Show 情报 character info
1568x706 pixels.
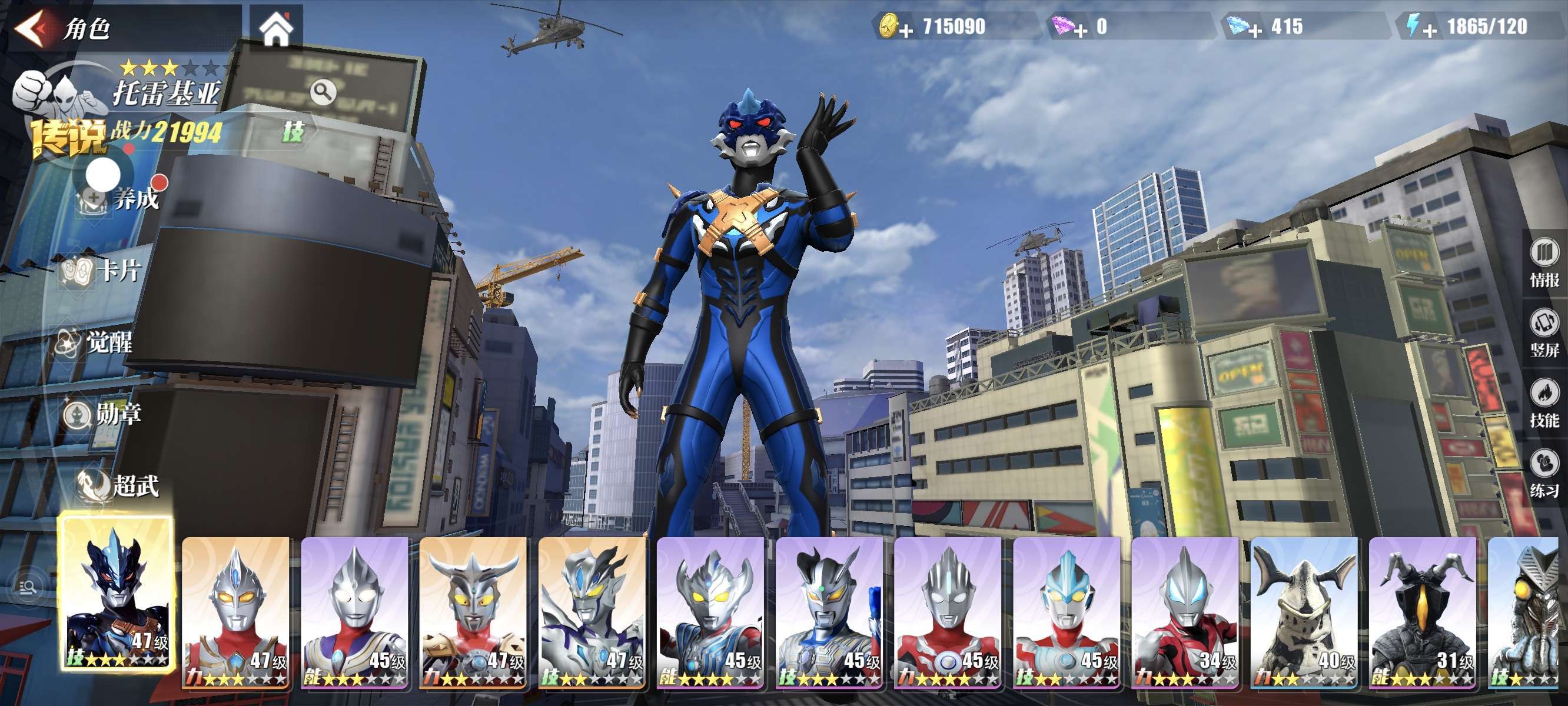pos(1544,262)
